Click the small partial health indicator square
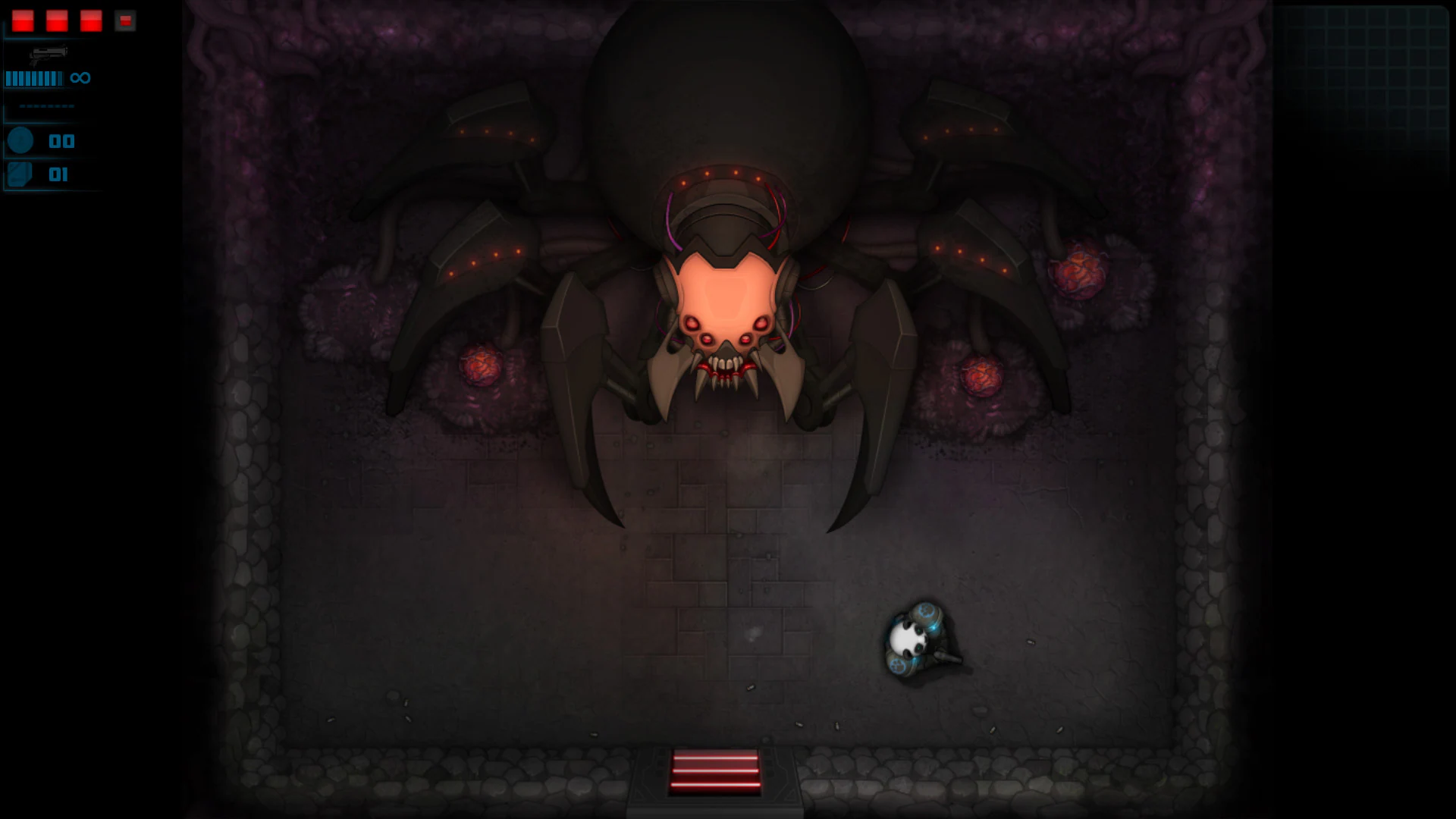The width and height of the screenshot is (1456, 819). [124, 21]
